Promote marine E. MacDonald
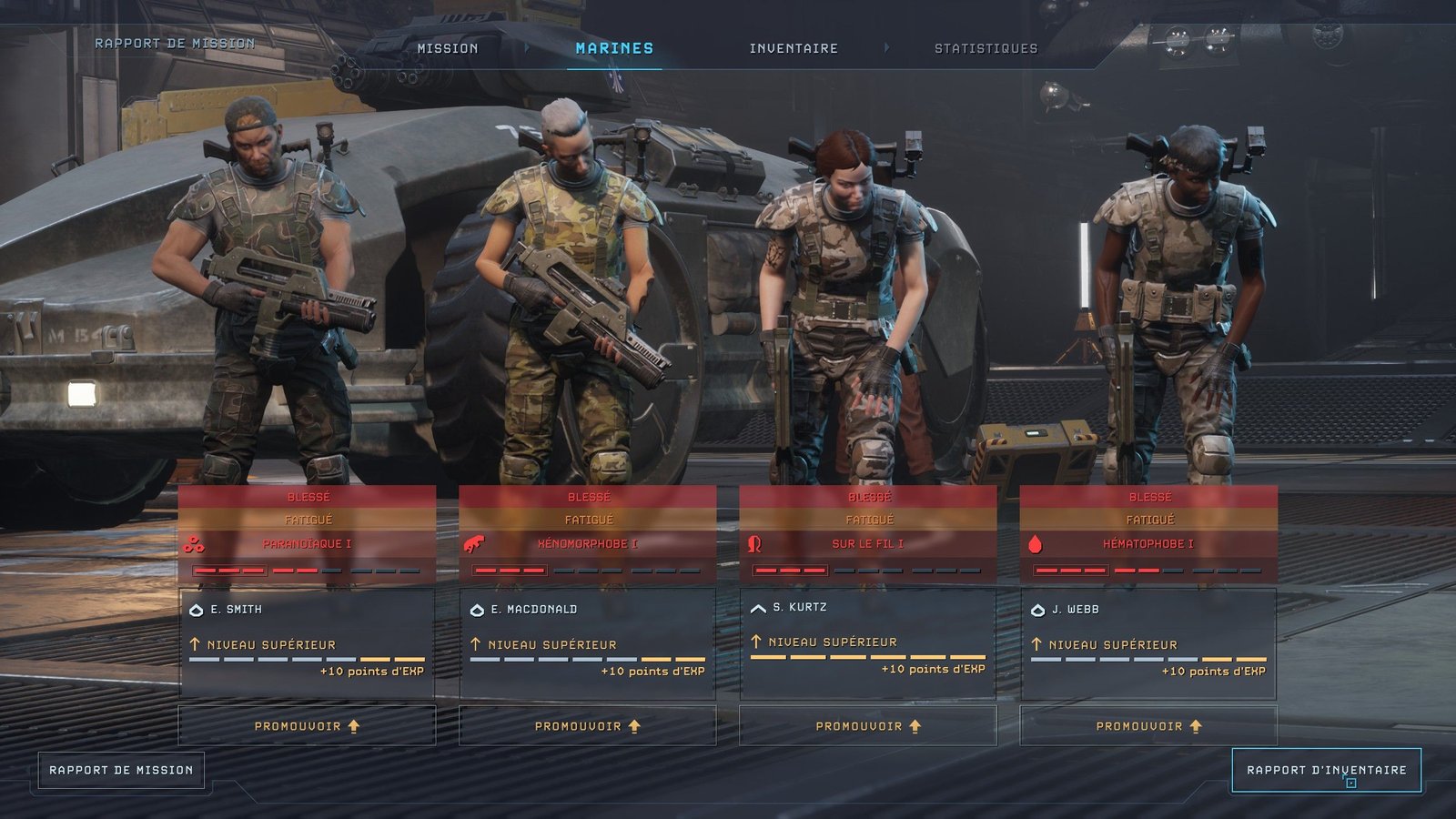 coord(587,726)
